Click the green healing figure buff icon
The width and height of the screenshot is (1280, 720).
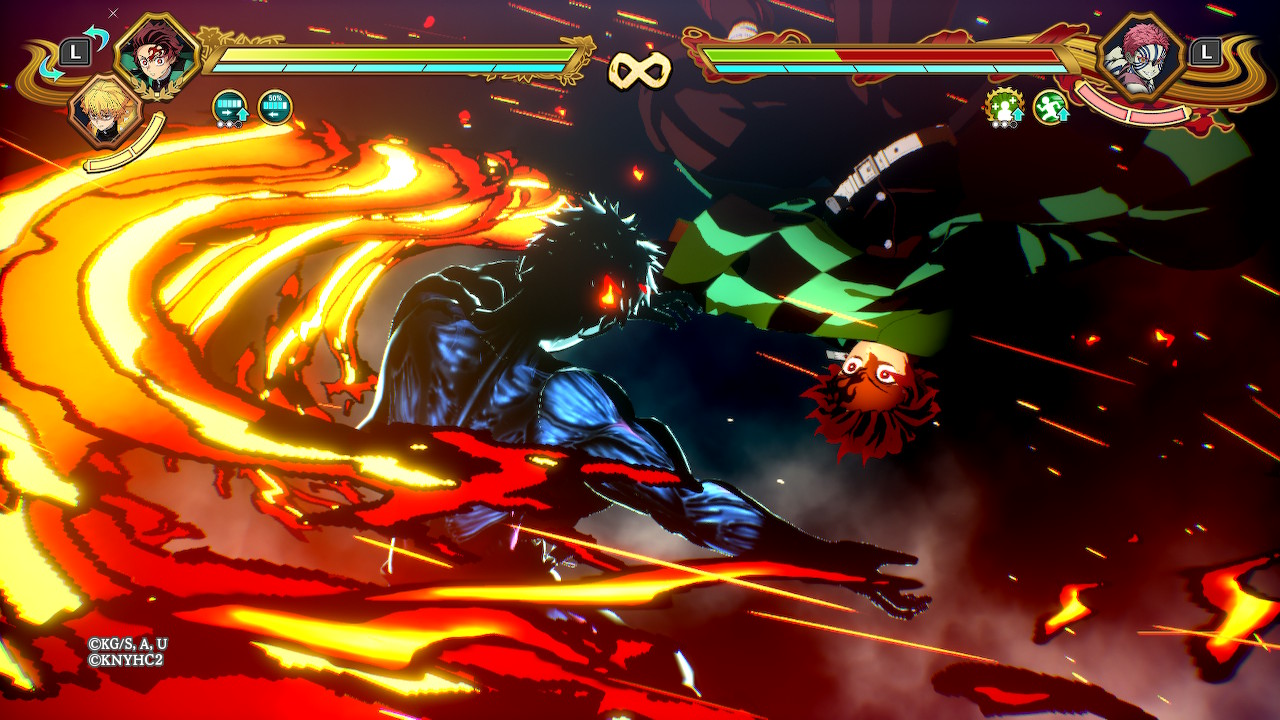(1003, 107)
